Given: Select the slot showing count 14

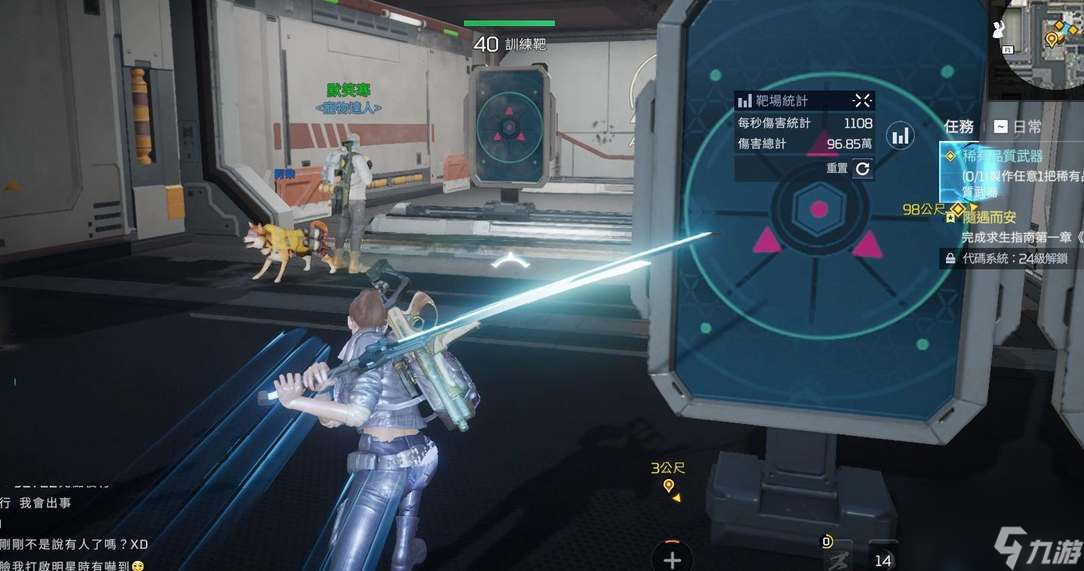Looking at the screenshot, I should (x=882, y=559).
